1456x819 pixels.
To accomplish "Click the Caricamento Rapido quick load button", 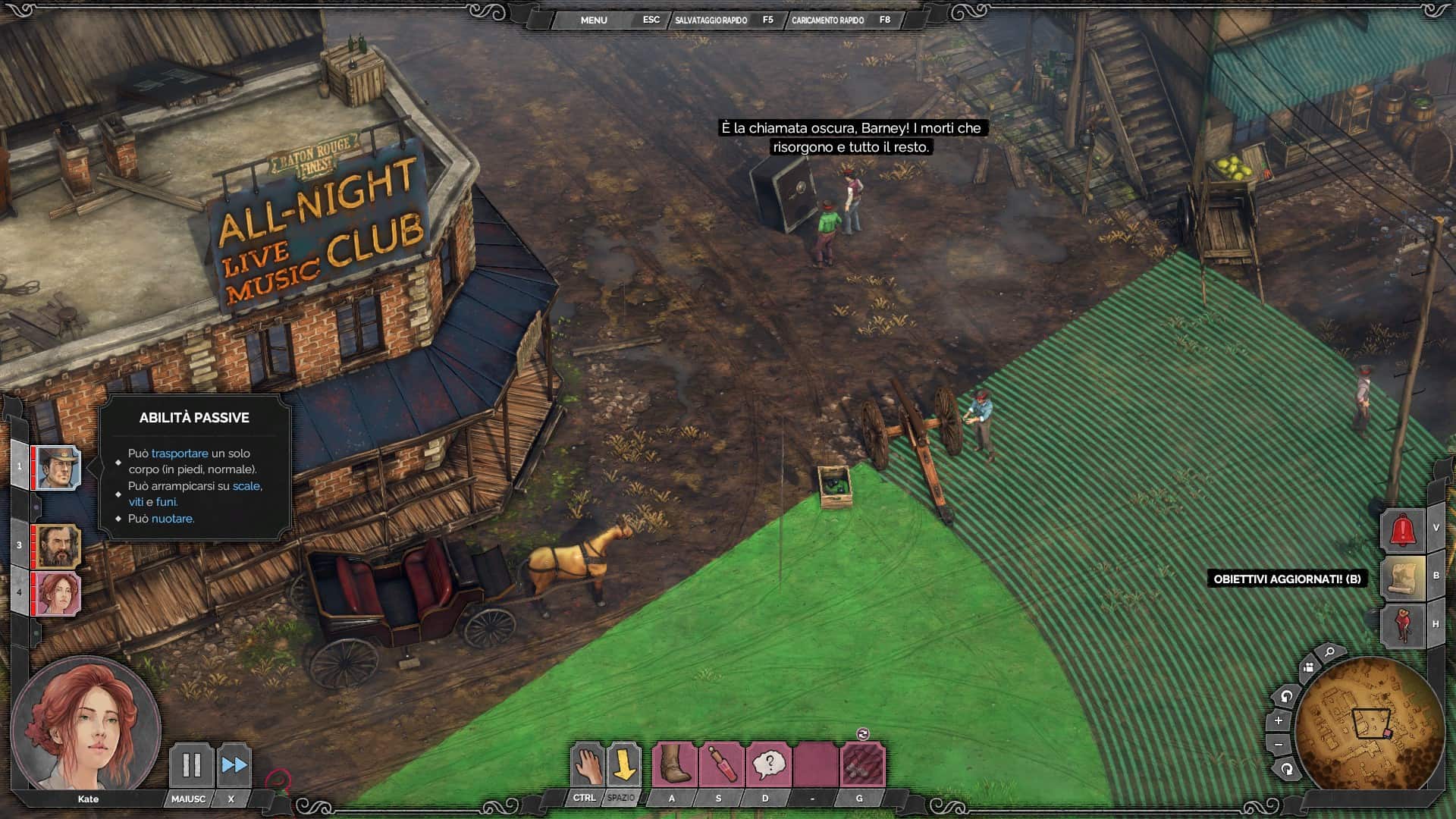I will (827, 20).
